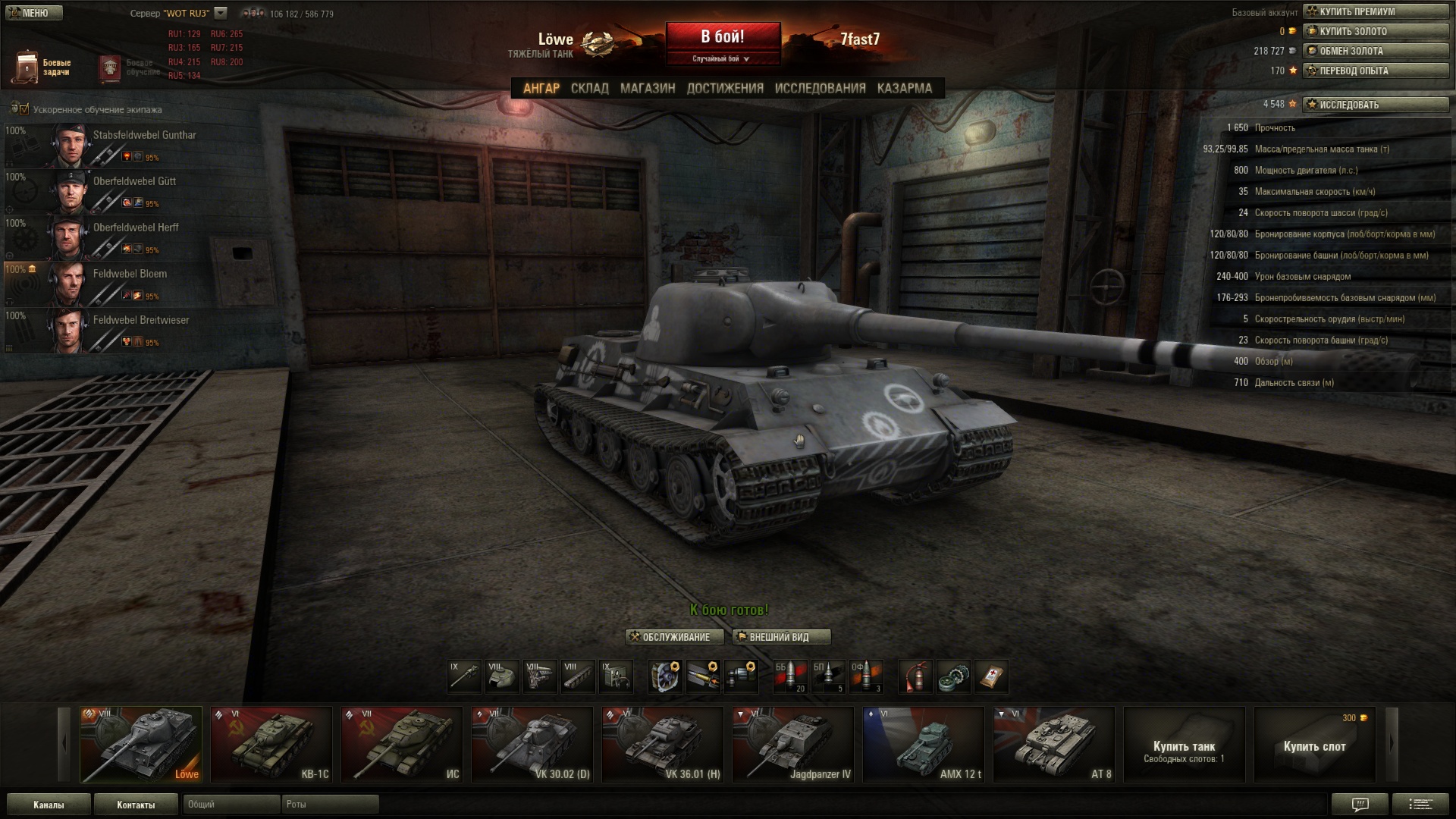View the ДОСТИЖЕНИЯ tab
This screenshot has width=1456, height=819.
725,88
